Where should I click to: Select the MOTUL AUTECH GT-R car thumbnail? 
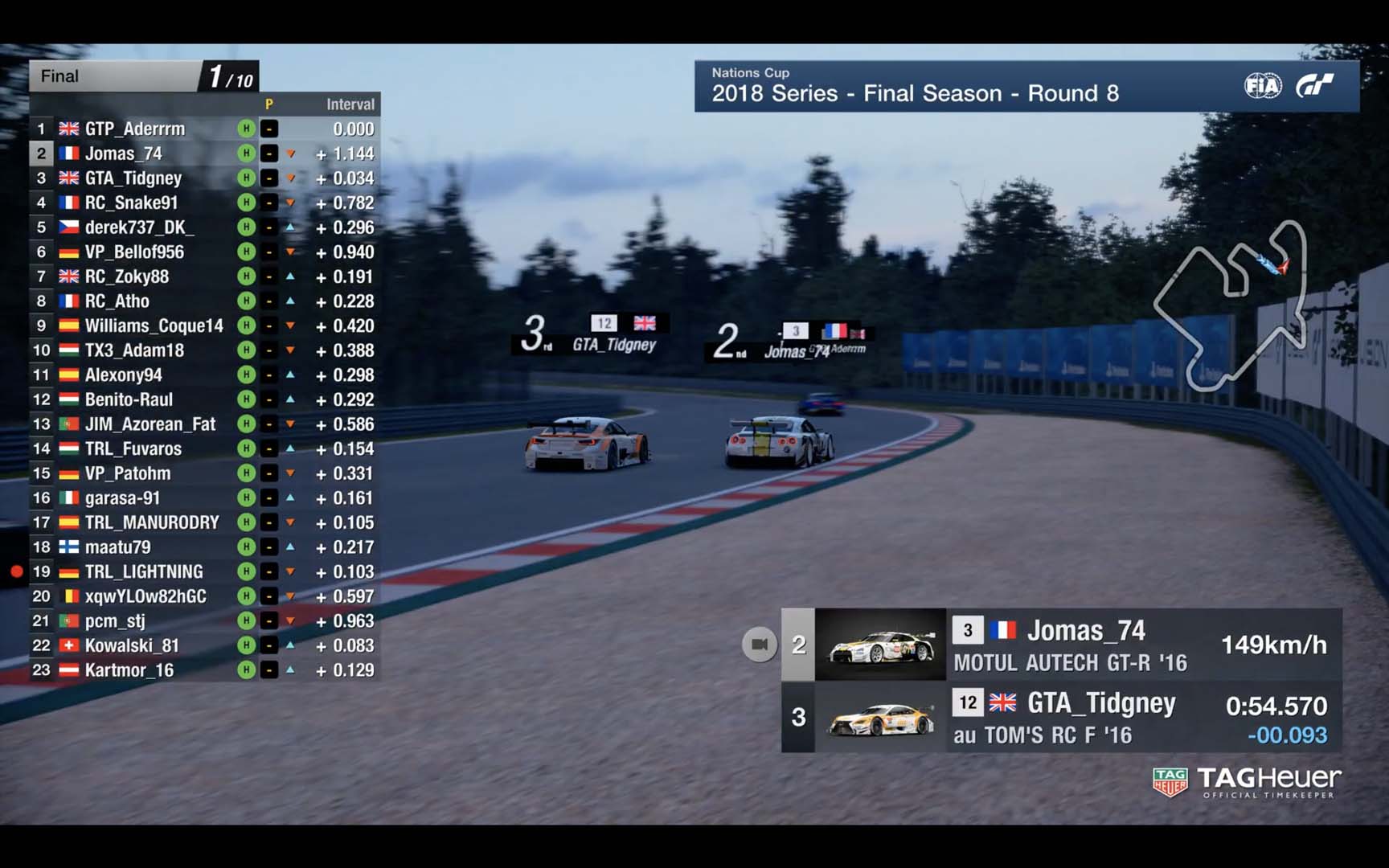[880, 645]
